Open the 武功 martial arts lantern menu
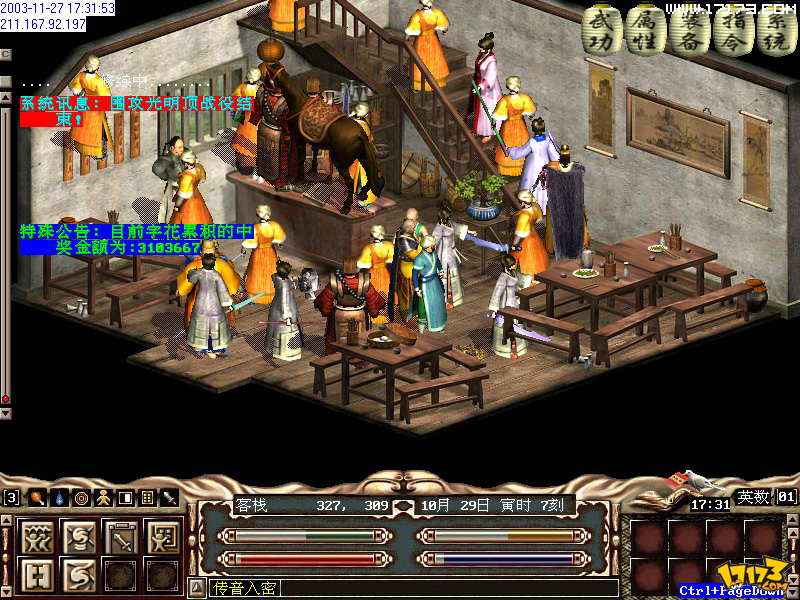 [601, 30]
